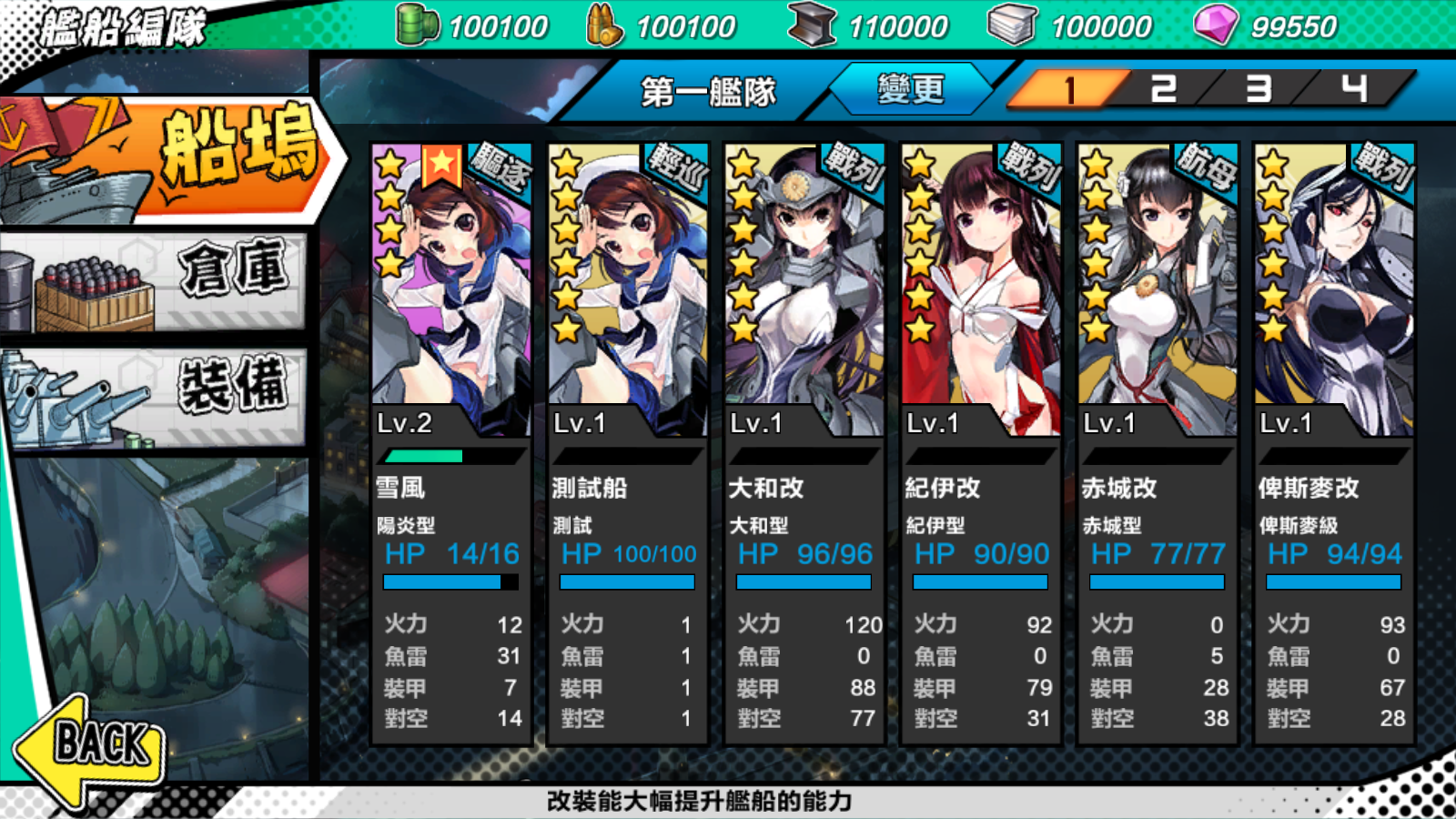Expand fleet slot 4
Viewport: 1456px width, 819px height.
coord(1353,88)
